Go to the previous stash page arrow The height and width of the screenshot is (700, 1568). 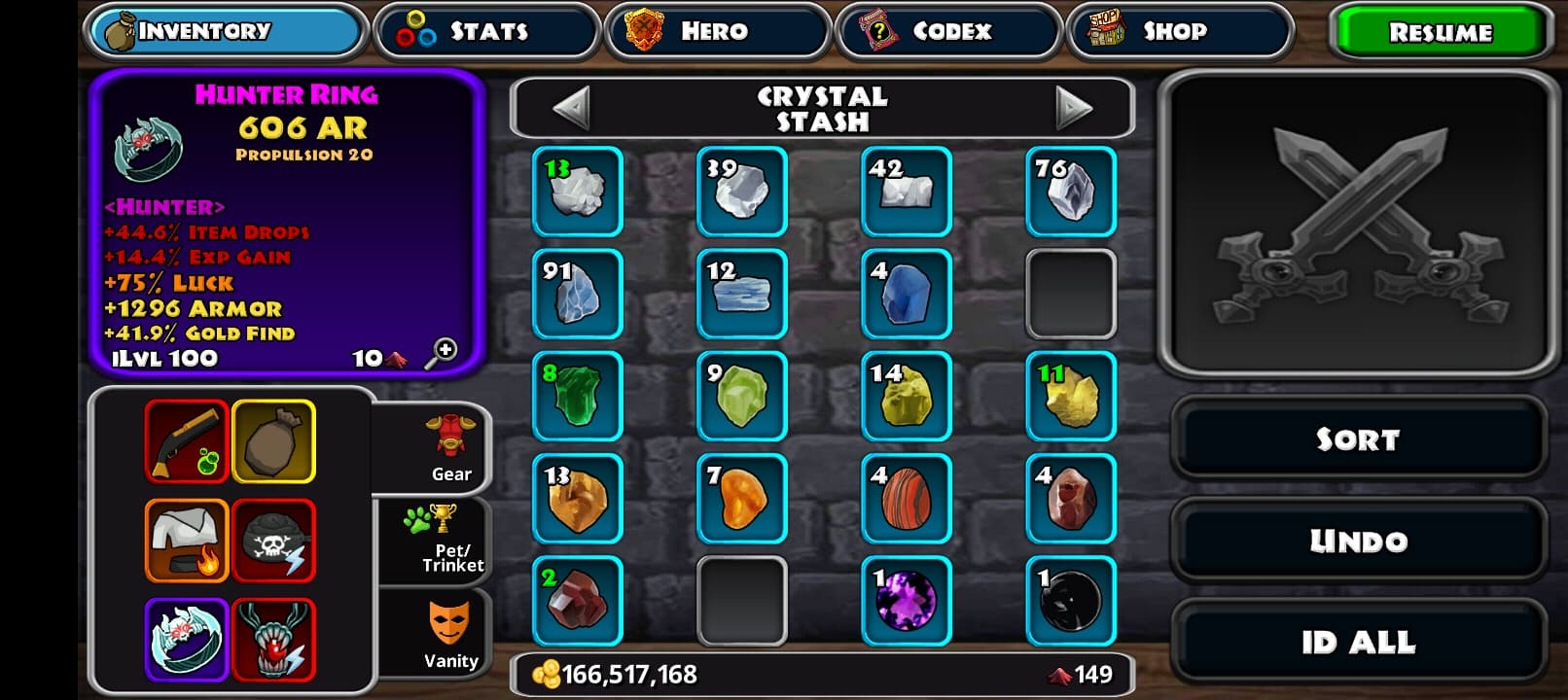pos(571,108)
